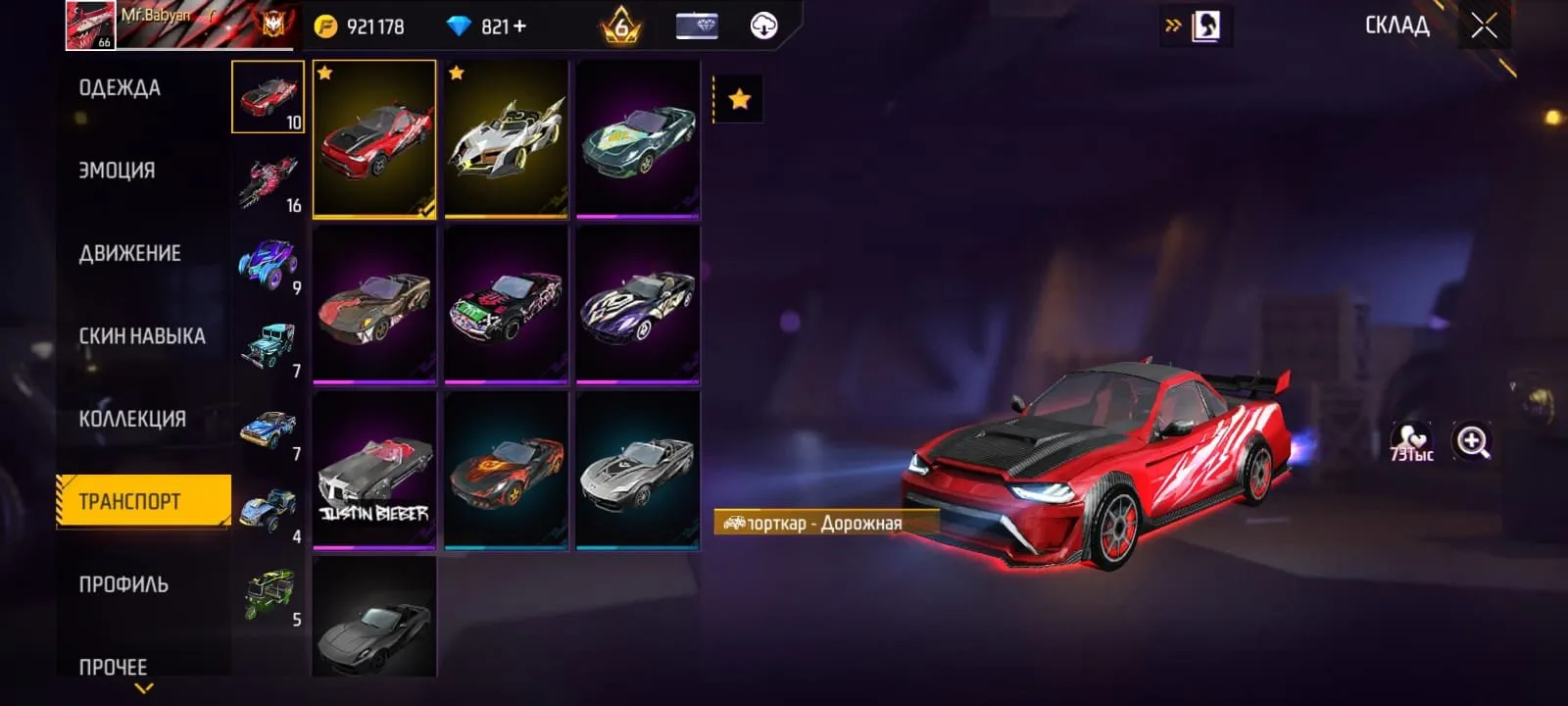Open the level 6 rank crown emblem

pyautogui.click(x=620, y=26)
